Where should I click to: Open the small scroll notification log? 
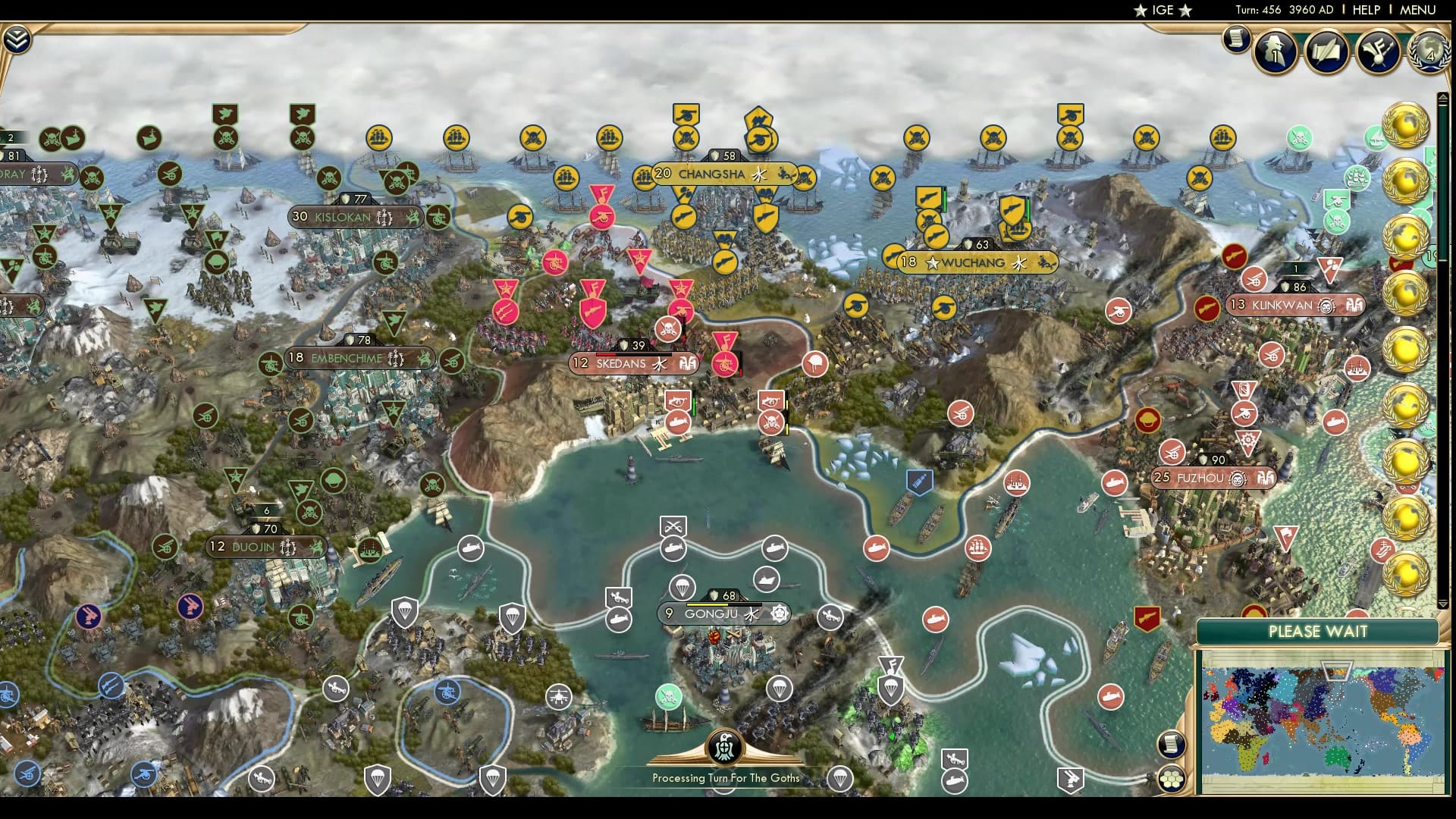coord(1236,39)
